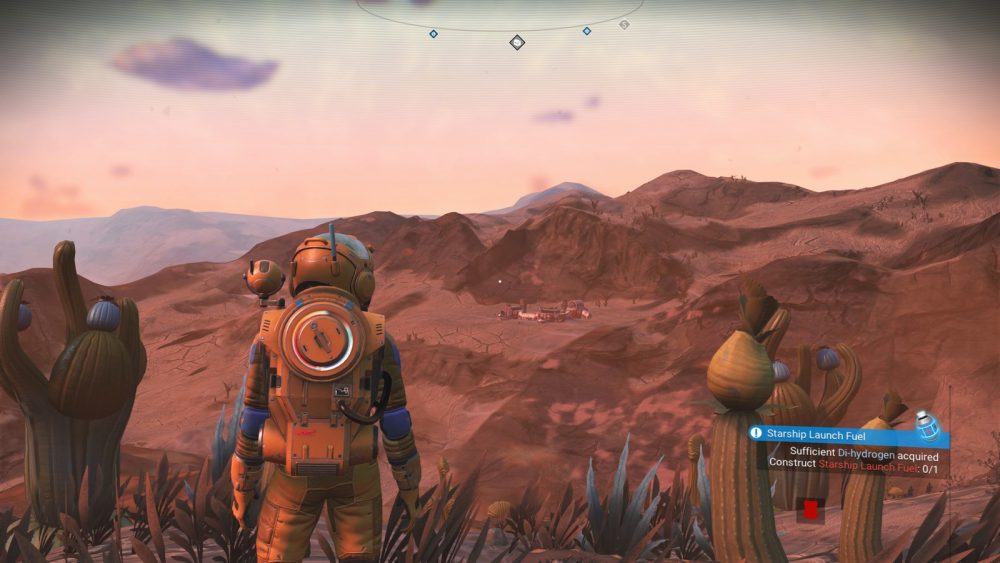Click the launch fuel canister icon
The height and width of the screenshot is (563, 1000).
(x=928, y=427)
